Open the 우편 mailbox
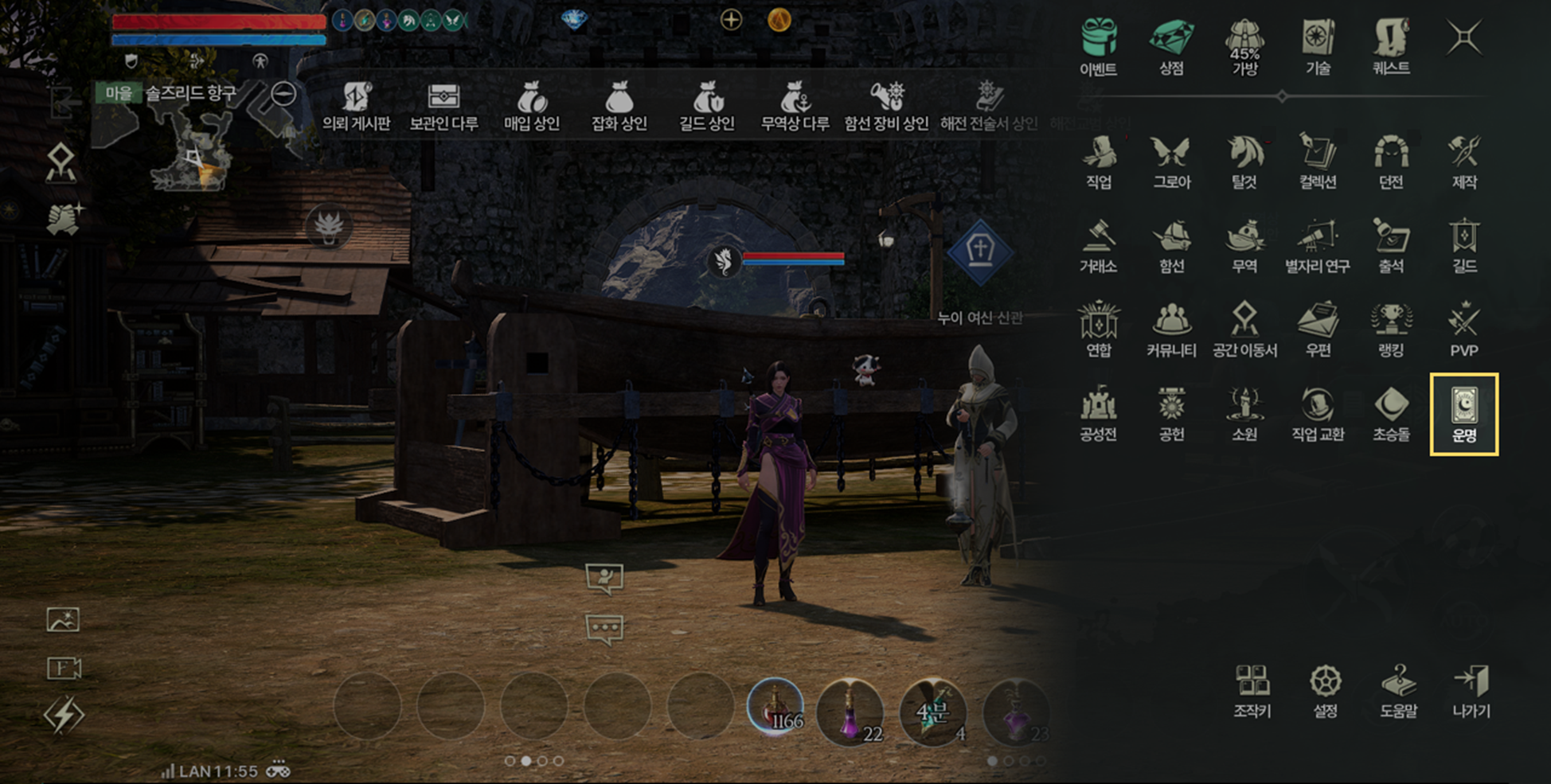This screenshot has height=784, width=1551. click(1318, 330)
